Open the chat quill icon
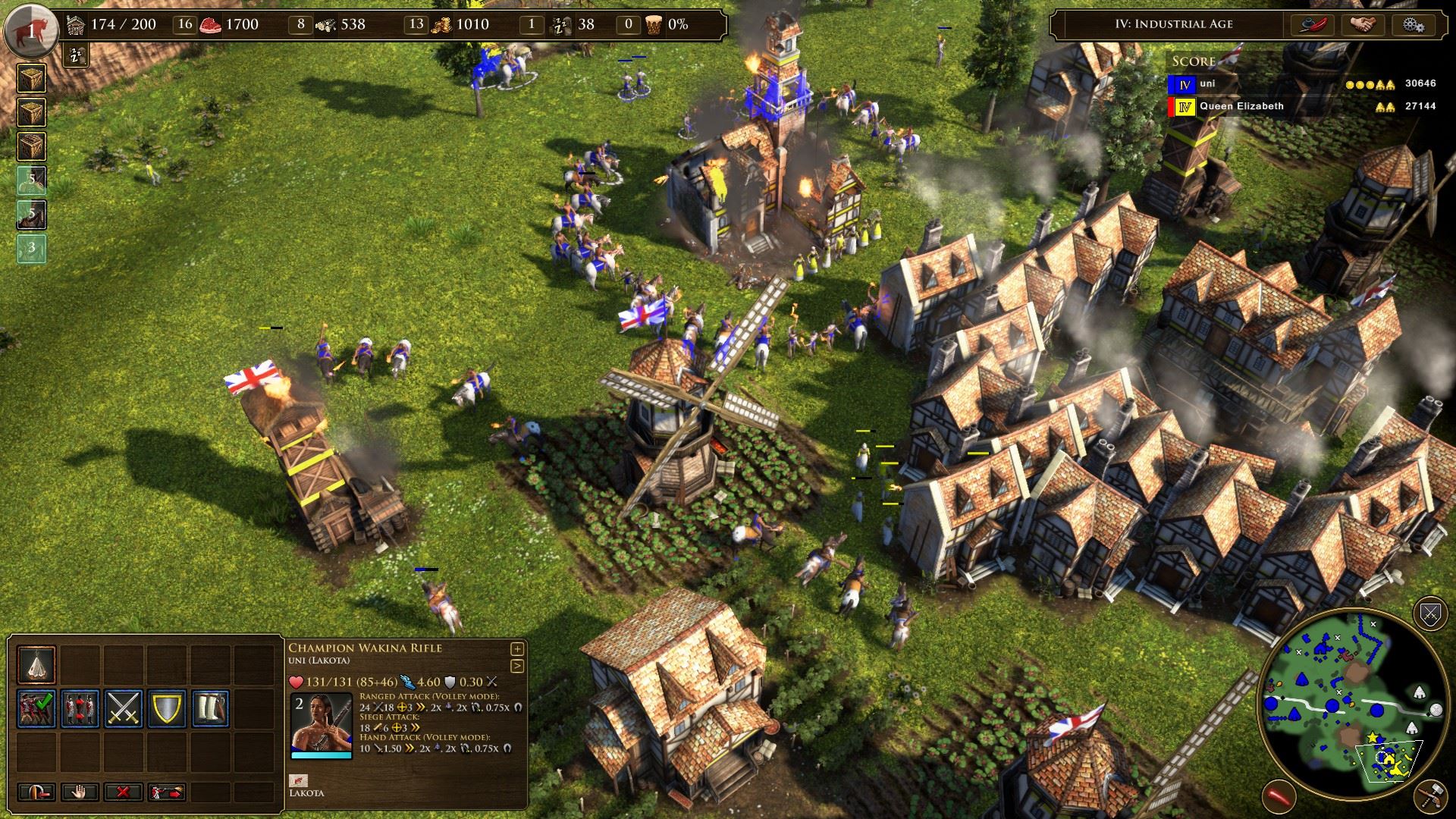This screenshot has height=819, width=1456. point(1313,24)
